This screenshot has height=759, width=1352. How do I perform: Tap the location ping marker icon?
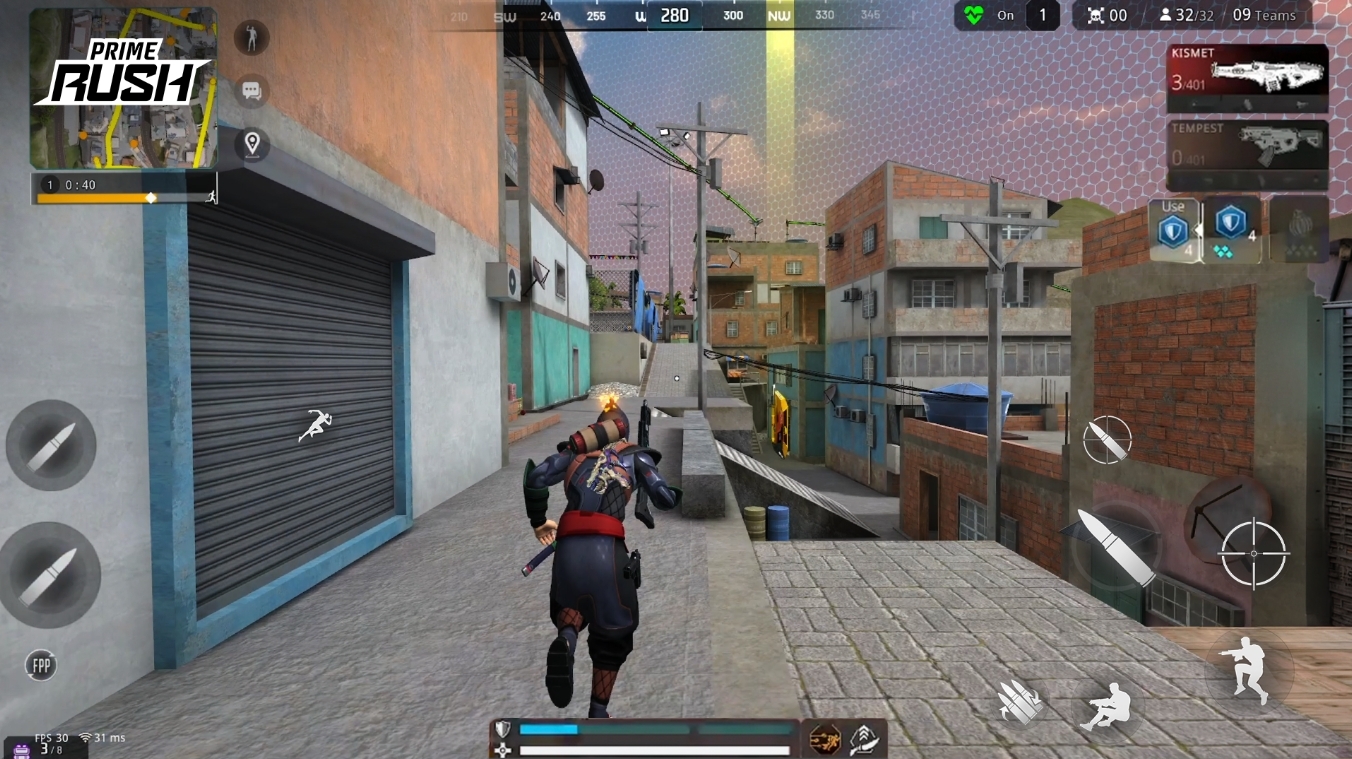click(250, 142)
